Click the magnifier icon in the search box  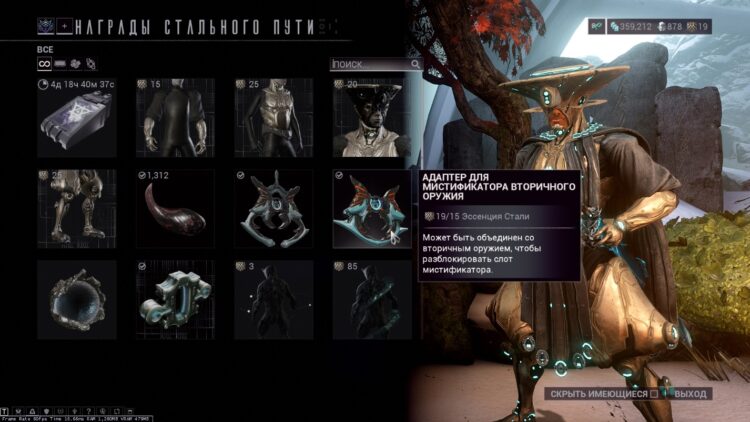(415, 64)
